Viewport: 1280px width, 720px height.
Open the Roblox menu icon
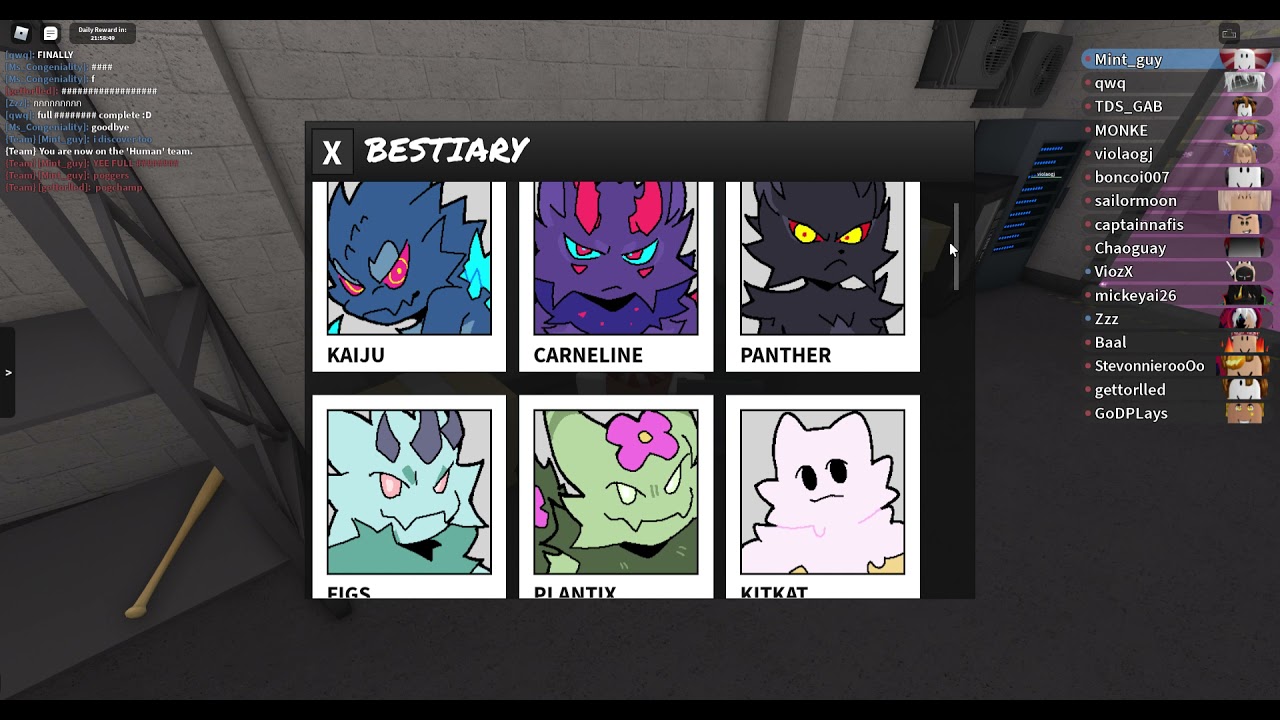point(21,33)
